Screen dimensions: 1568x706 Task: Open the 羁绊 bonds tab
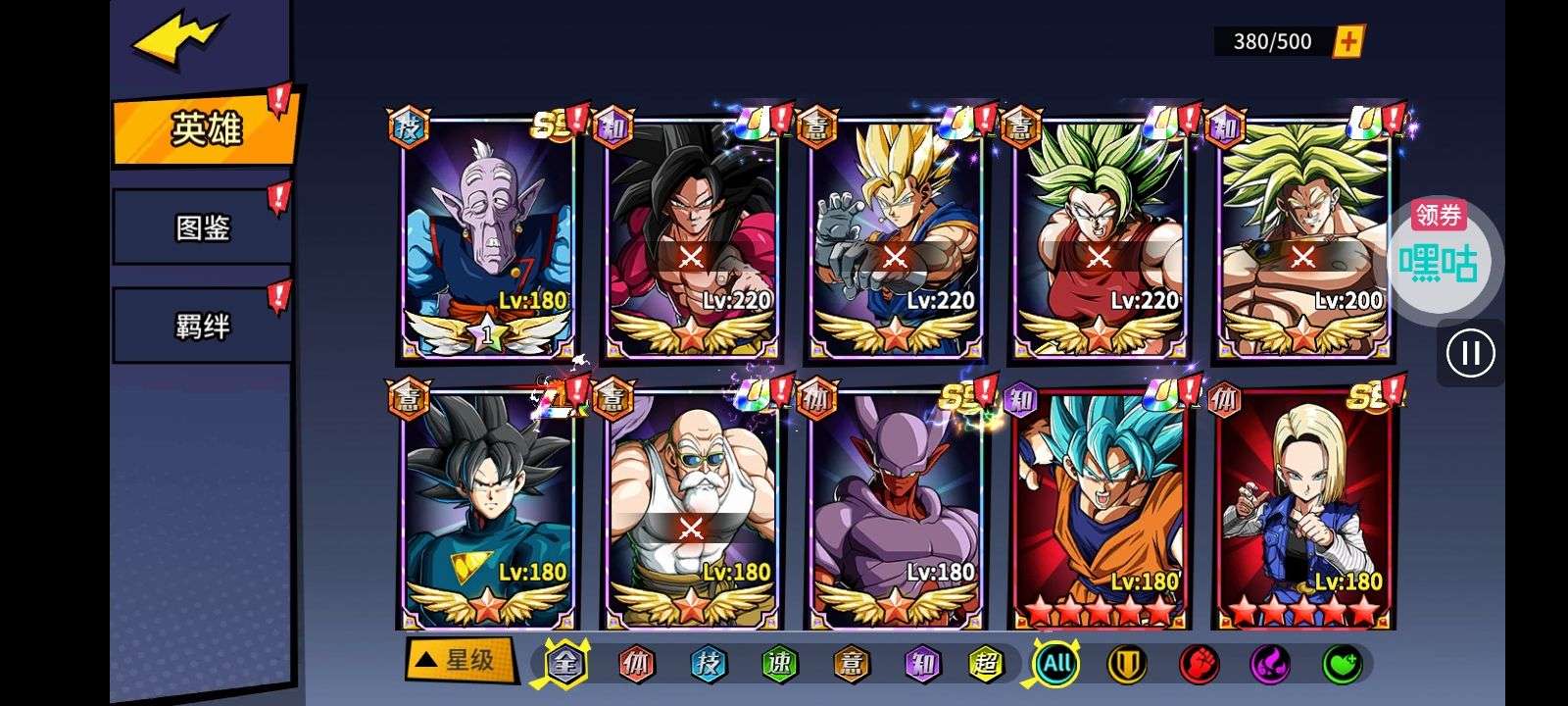point(202,326)
